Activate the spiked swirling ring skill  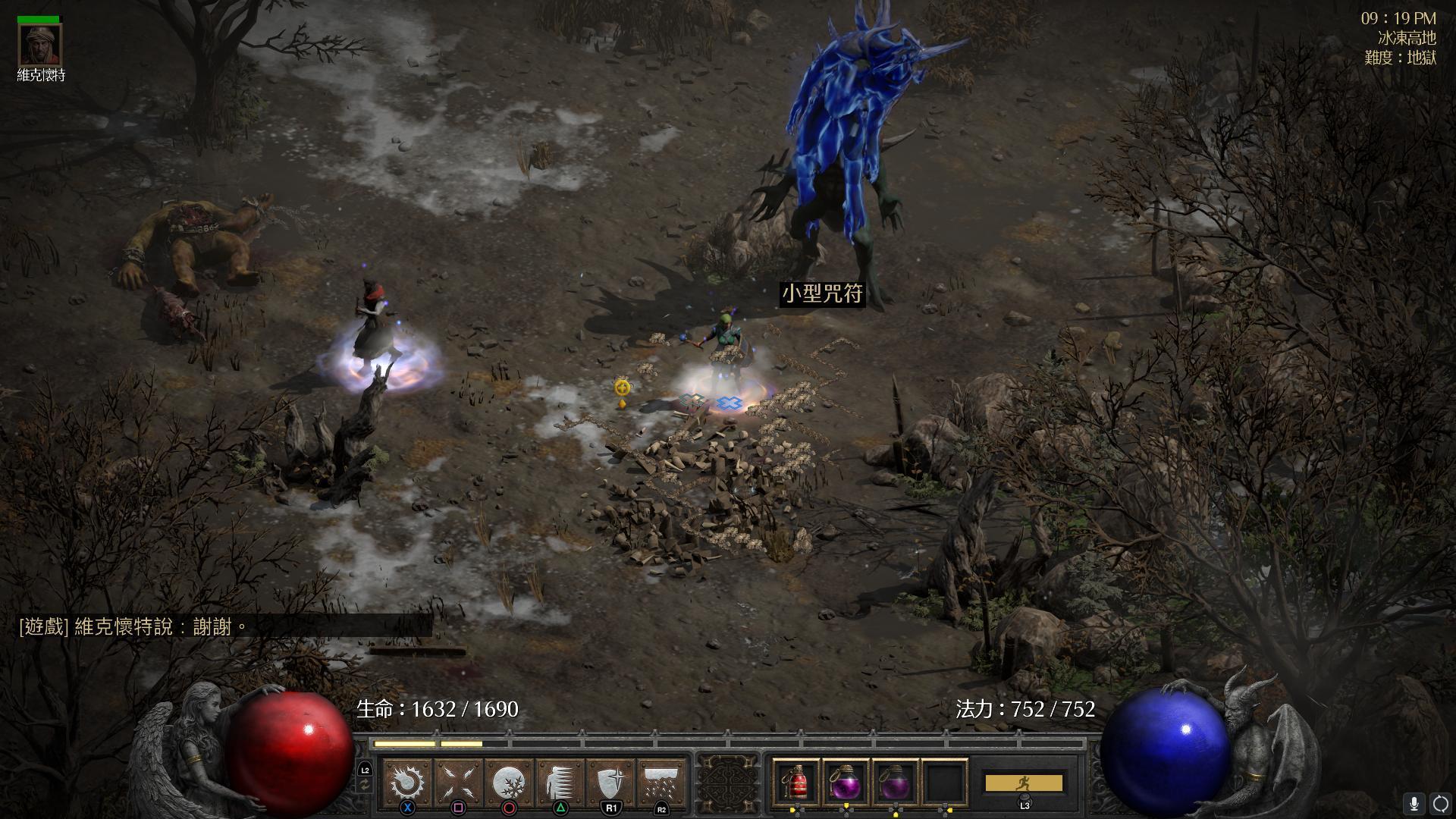[x=408, y=782]
